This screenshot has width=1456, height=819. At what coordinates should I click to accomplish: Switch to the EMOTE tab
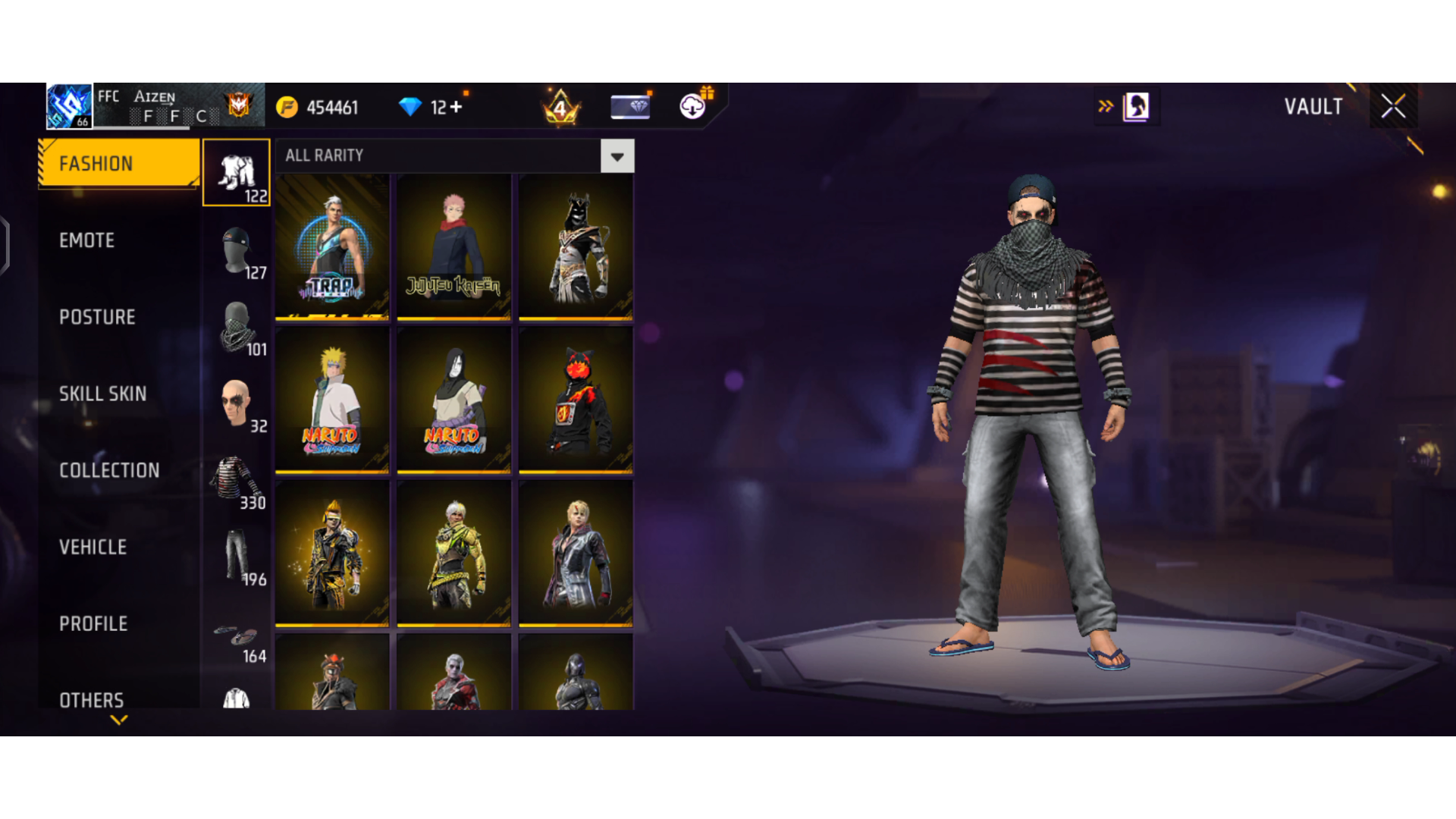coord(87,240)
